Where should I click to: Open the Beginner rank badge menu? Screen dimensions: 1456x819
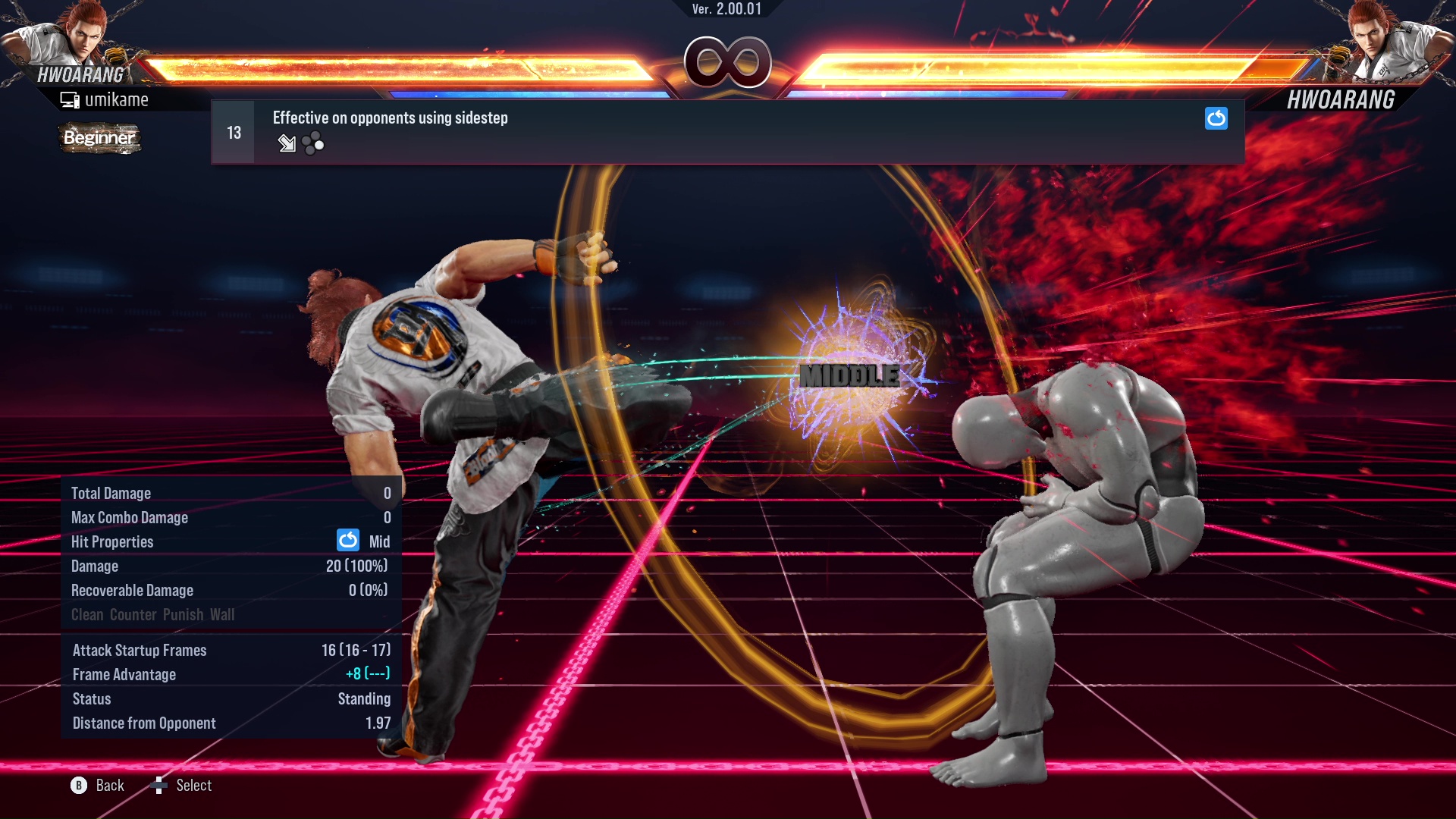[x=99, y=139]
